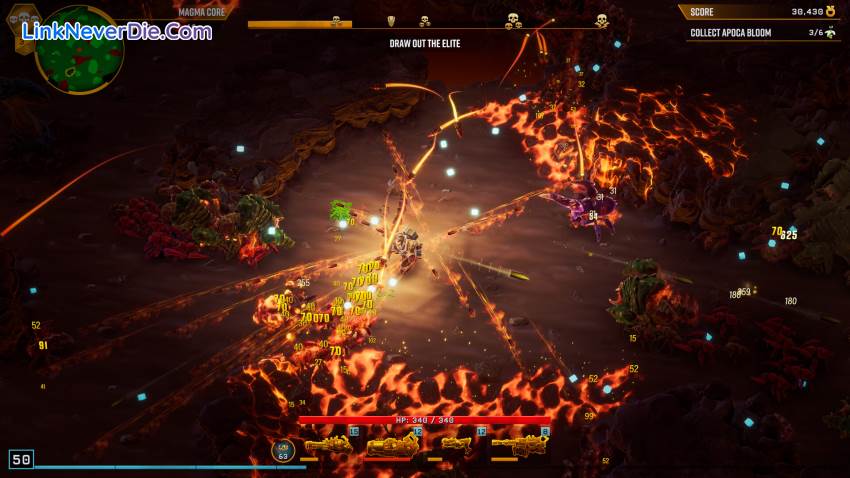
Task: Select the last weapon, level 8
Action: click(519, 446)
